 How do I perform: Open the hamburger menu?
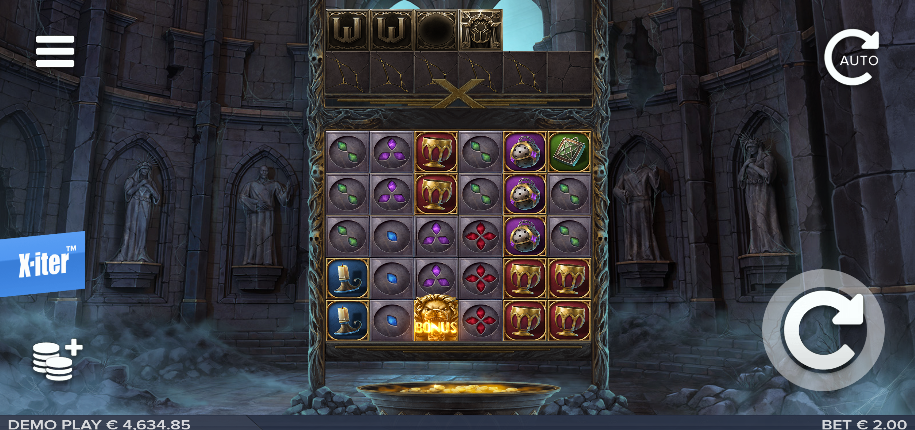55,52
